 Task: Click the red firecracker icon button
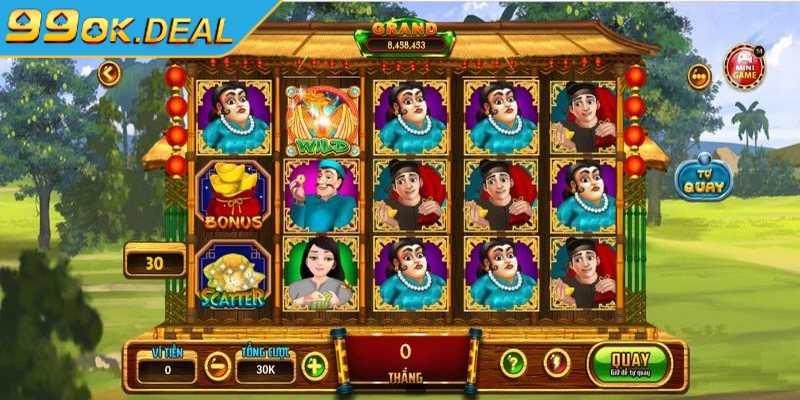pos(557,363)
